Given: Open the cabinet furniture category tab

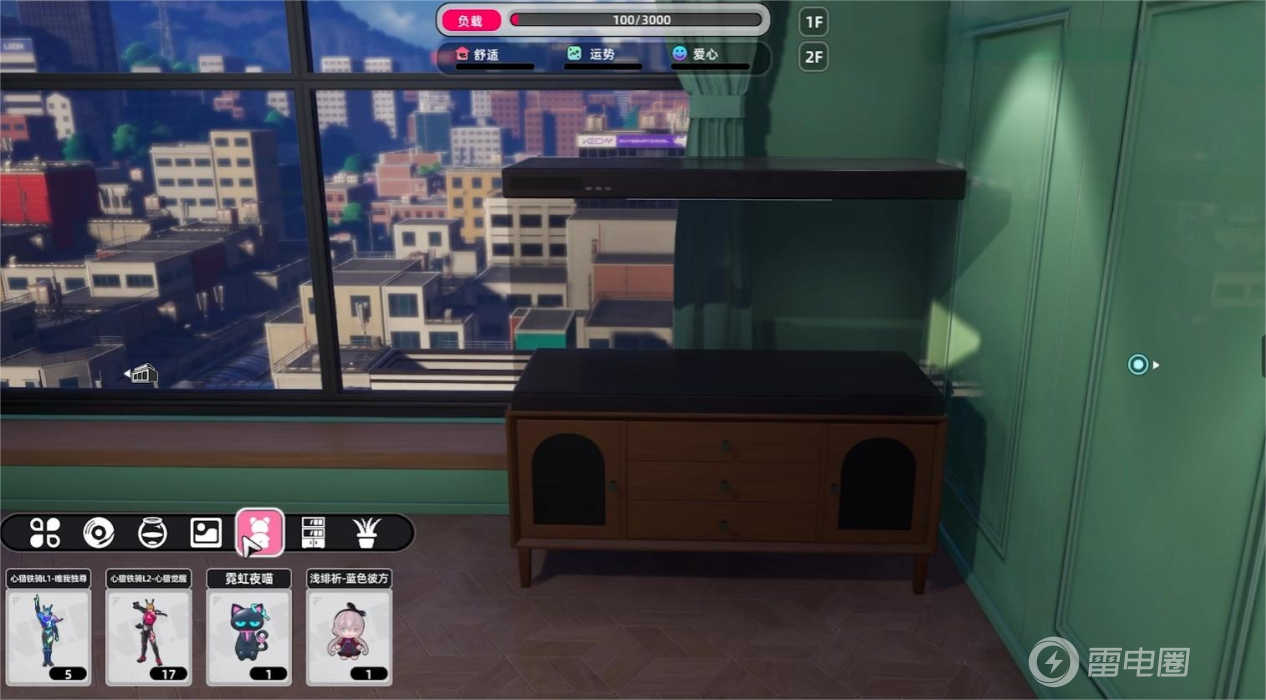Looking at the screenshot, I should click(x=313, y=532).
